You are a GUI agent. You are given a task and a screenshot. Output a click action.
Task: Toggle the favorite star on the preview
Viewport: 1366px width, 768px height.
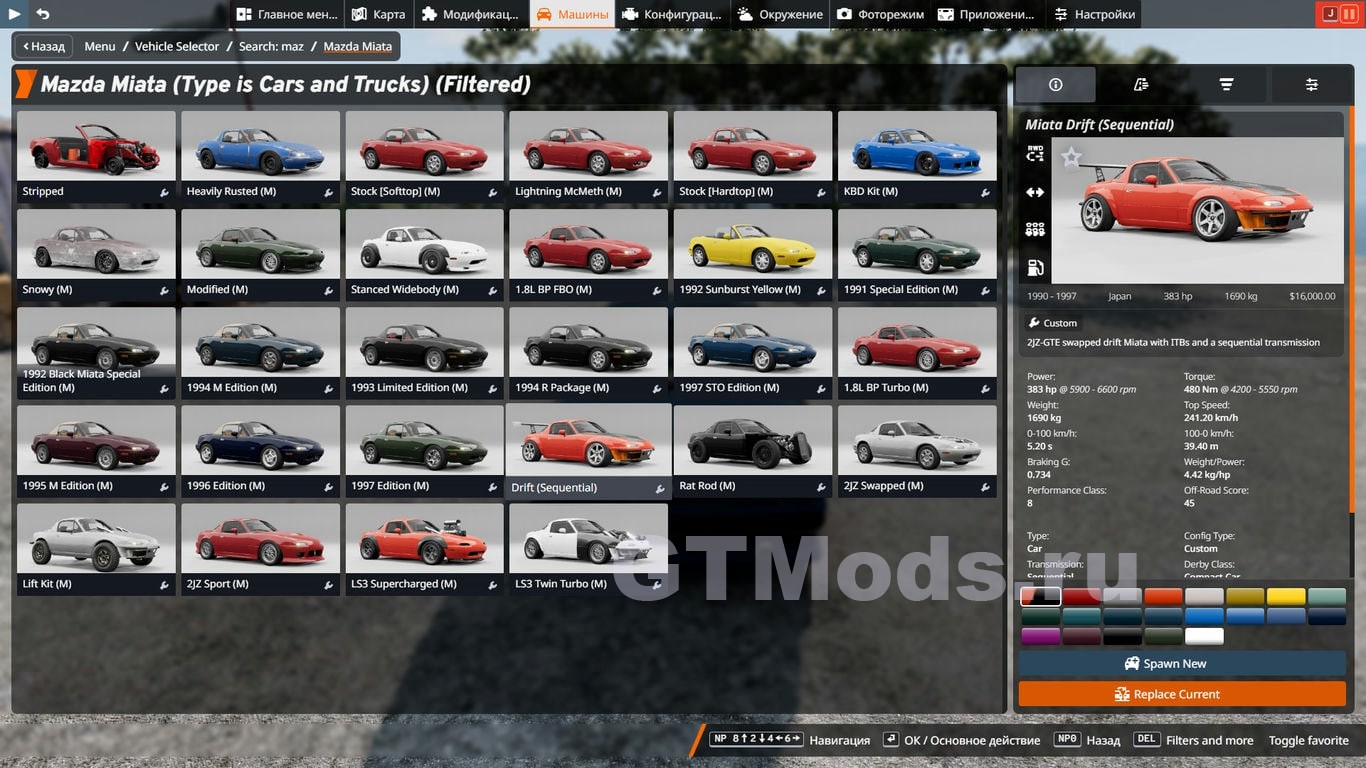(x=1071, y=157)
